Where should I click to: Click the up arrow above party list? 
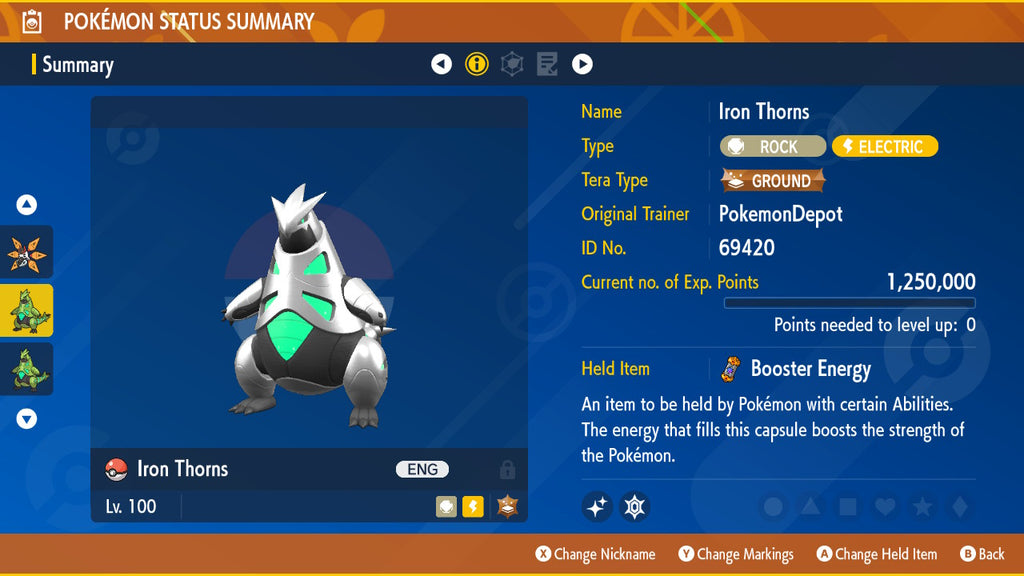pos(27,205)
